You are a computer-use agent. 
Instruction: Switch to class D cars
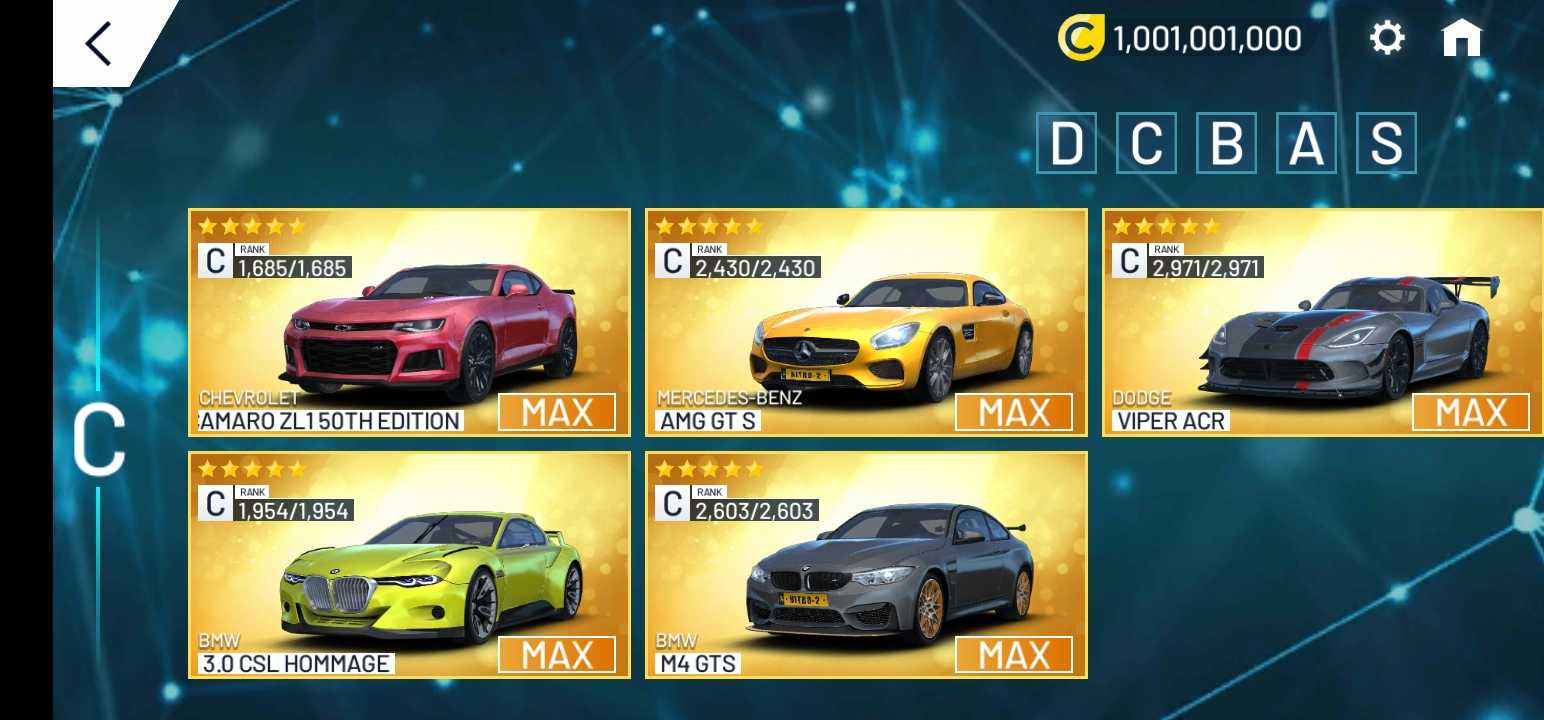point(1066,144)
